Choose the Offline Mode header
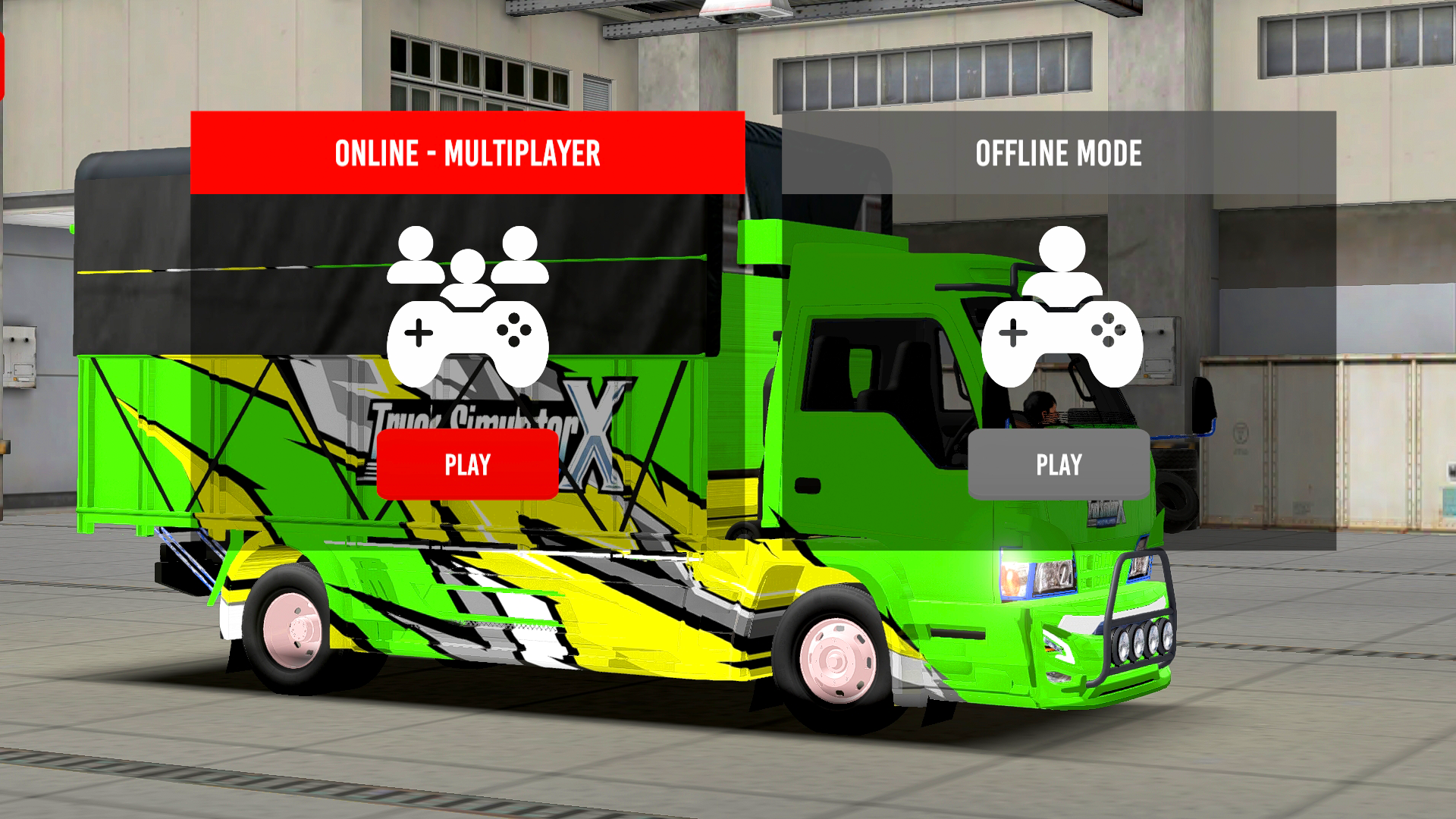The width and height of the screenshot is (1456, 819). (1059, 153)
